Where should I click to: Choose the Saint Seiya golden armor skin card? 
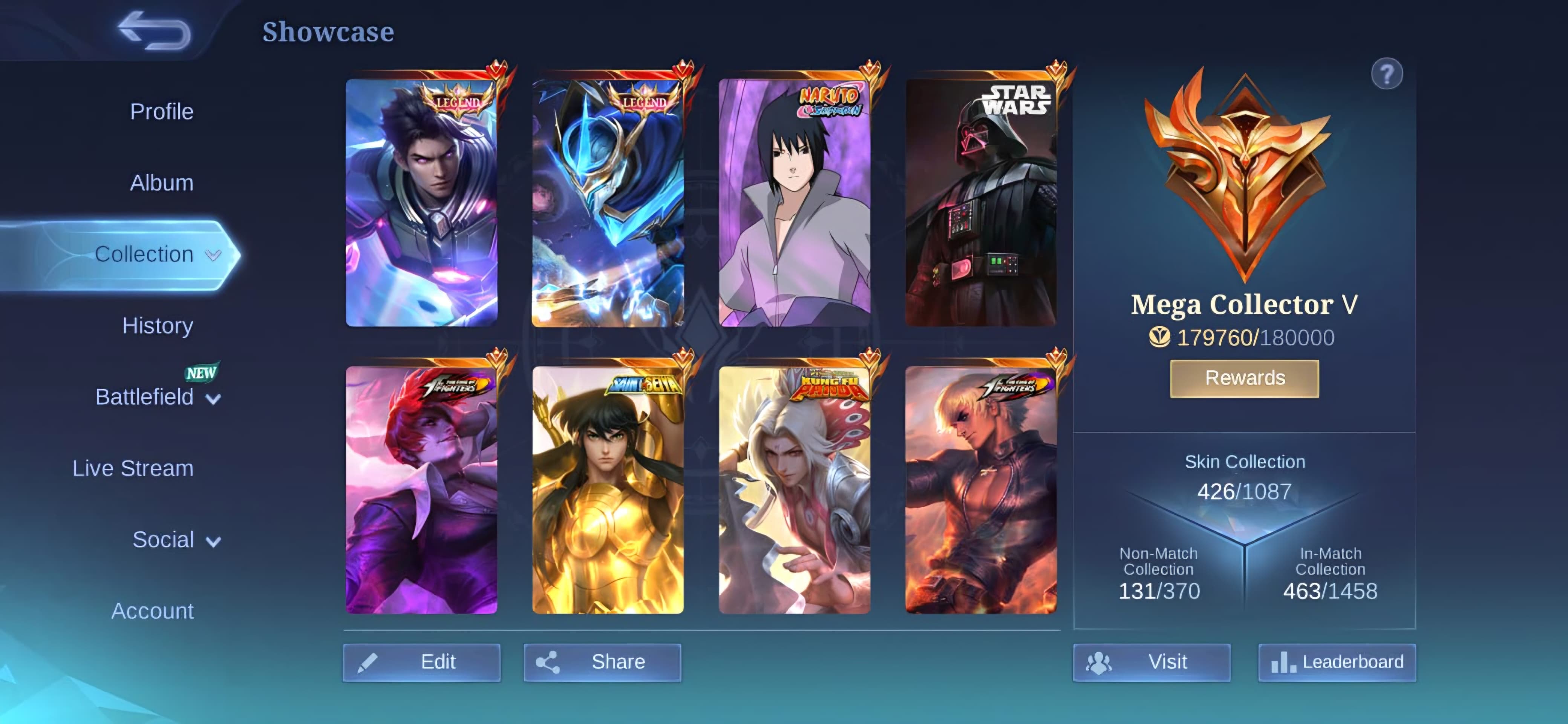608,490
